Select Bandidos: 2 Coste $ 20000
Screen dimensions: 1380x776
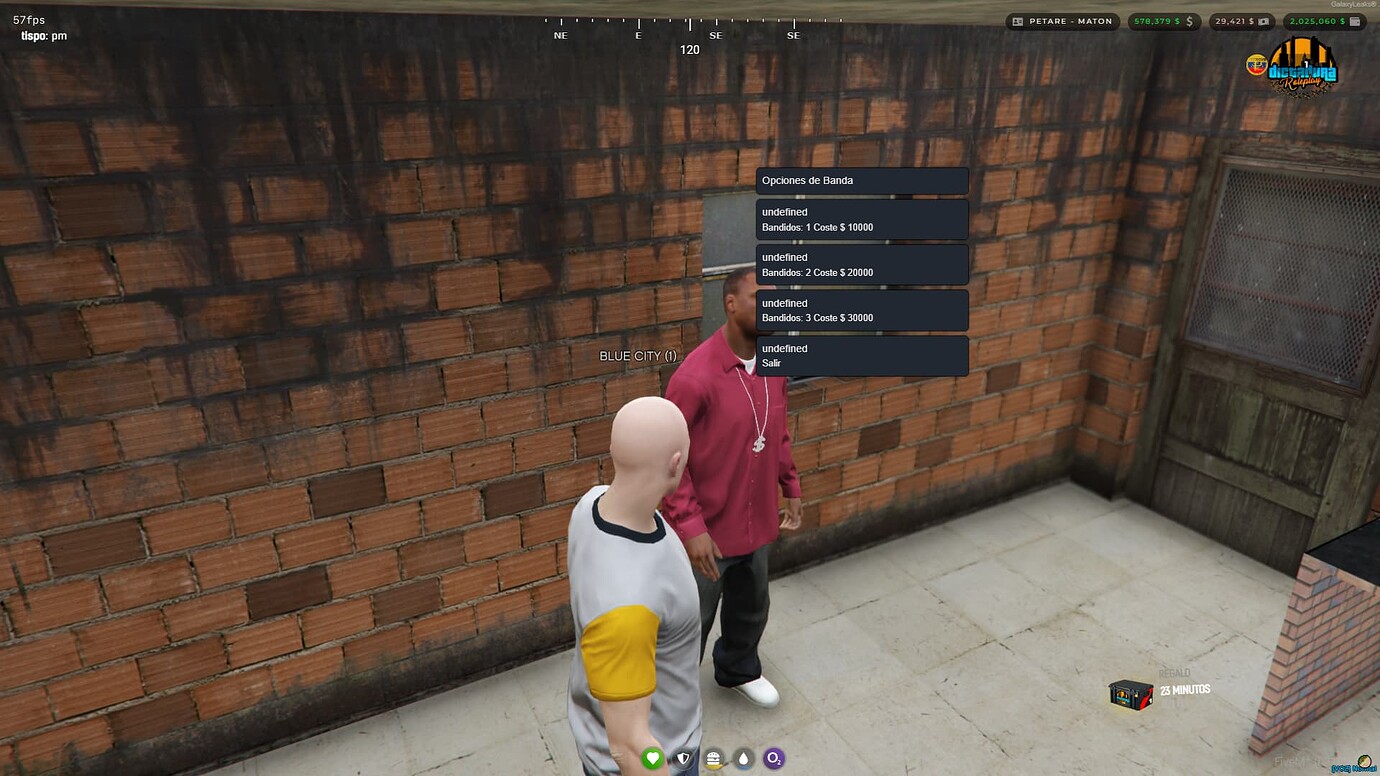pyautogui.click(x=862, y=264)
